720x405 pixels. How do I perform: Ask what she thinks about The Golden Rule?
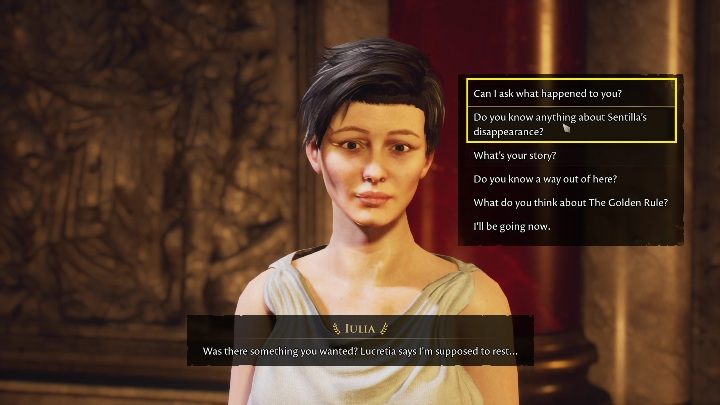pos(570,203)
